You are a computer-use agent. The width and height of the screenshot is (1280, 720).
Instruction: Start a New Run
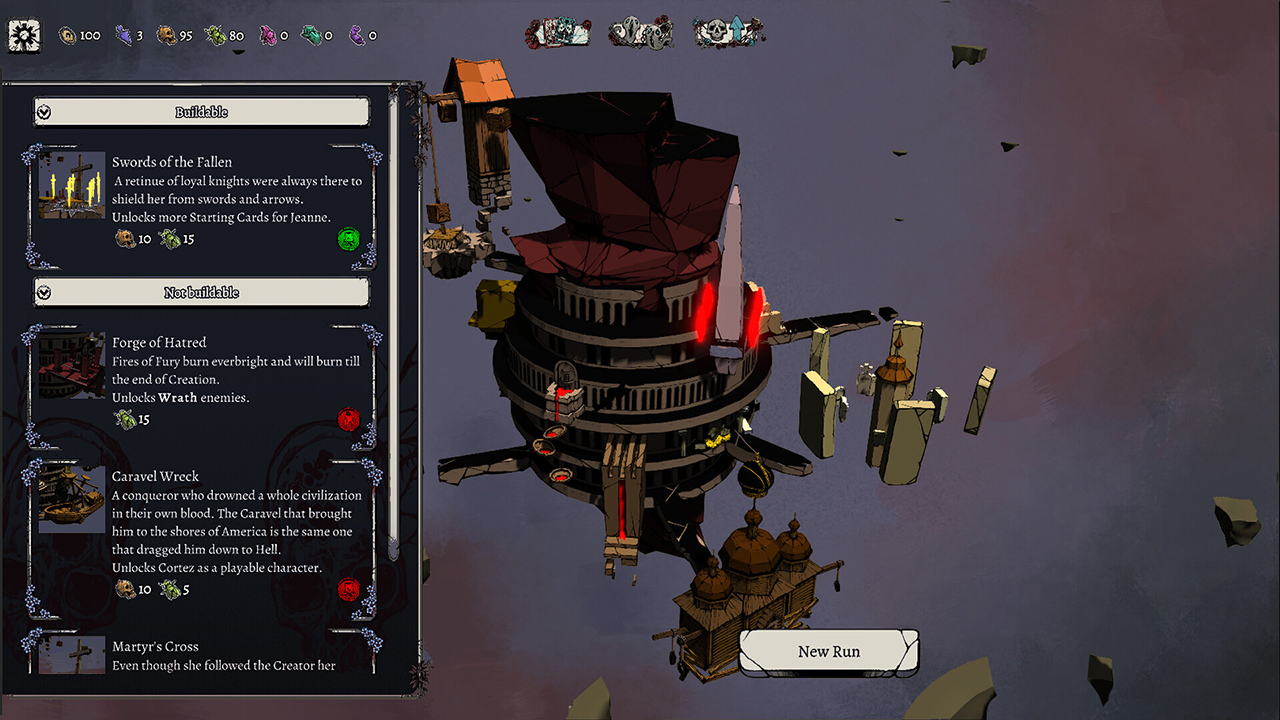[x=828, y=651]
